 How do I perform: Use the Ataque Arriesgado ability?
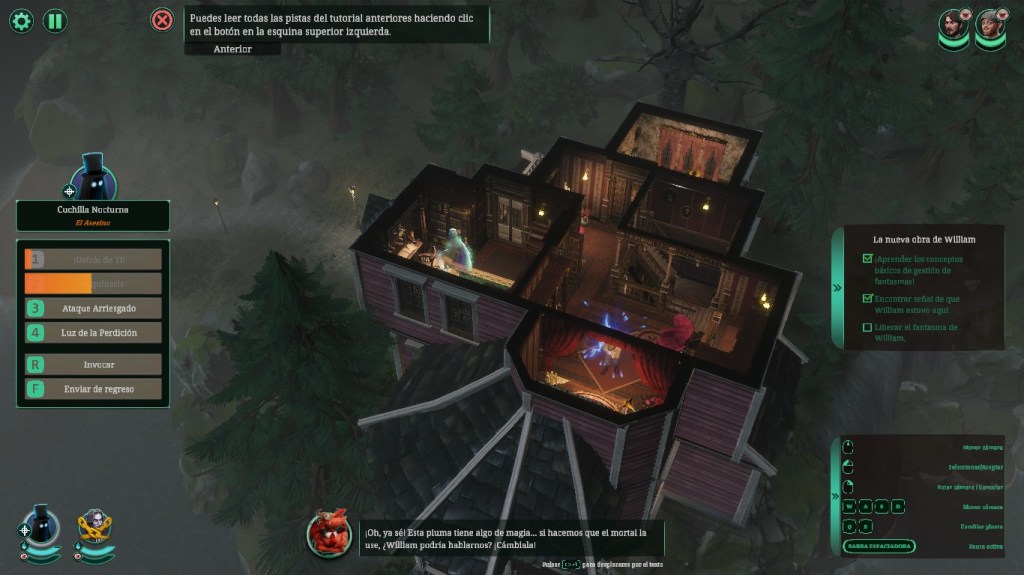(93, 308)
